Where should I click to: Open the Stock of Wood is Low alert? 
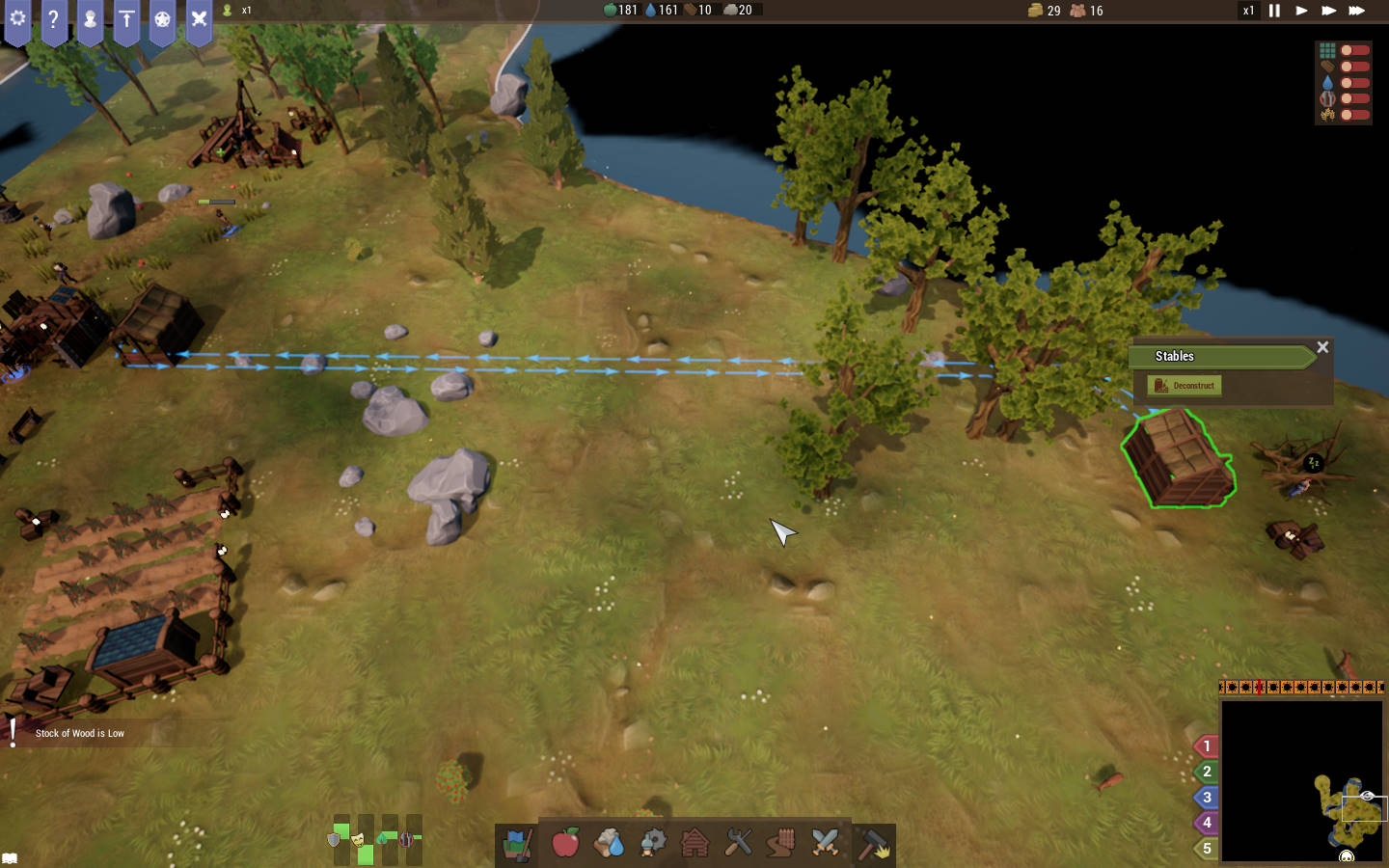click(79, 734)
